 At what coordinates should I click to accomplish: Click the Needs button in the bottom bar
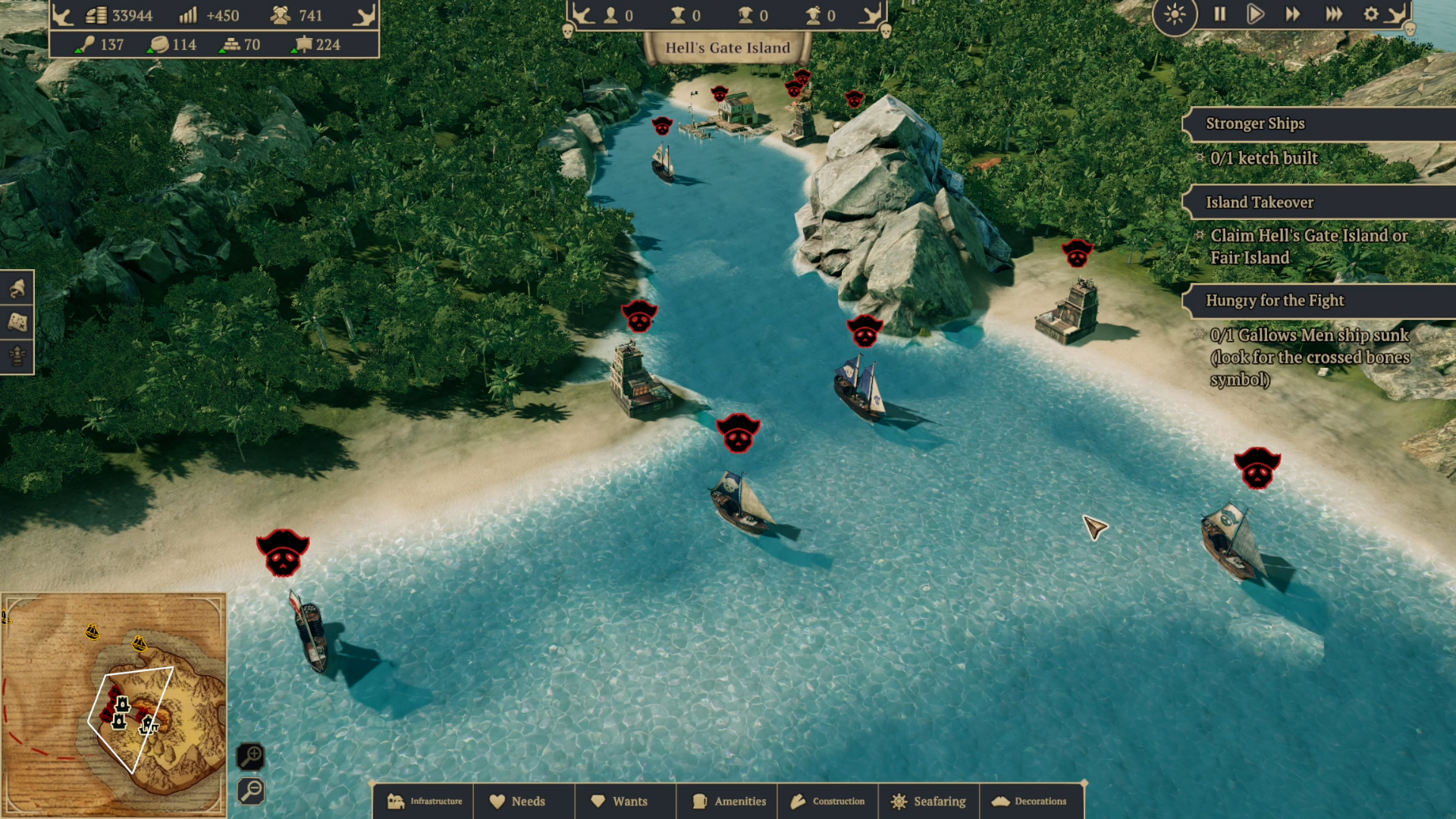[524, 802]
